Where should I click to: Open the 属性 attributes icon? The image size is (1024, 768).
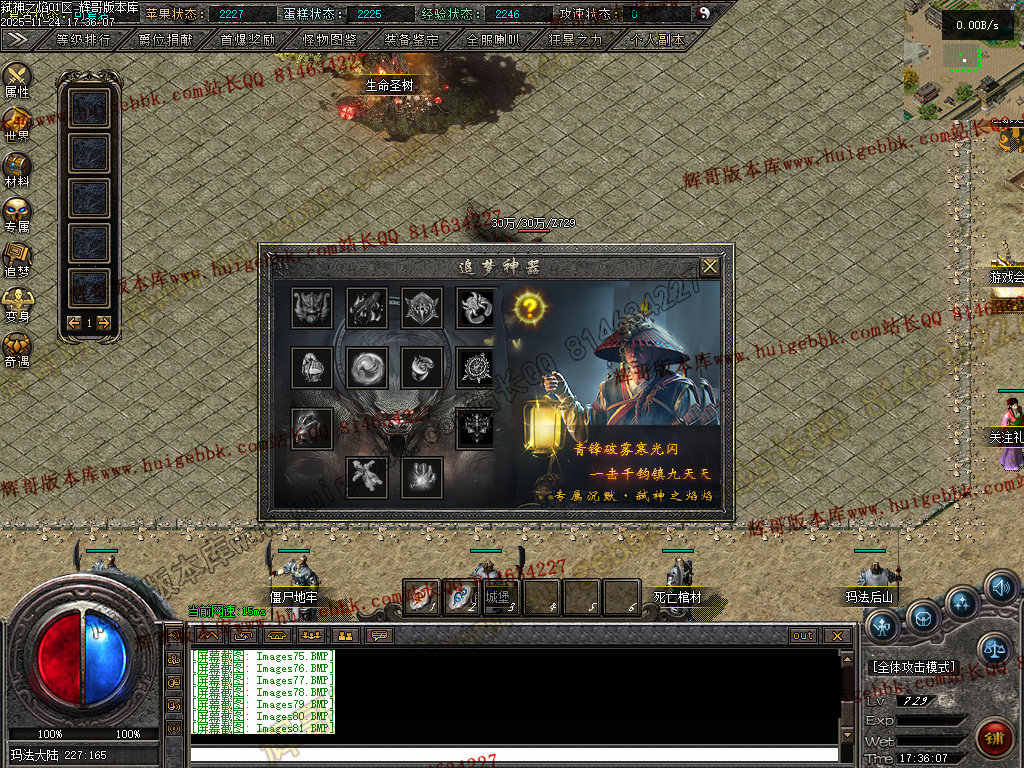point(17,78)
